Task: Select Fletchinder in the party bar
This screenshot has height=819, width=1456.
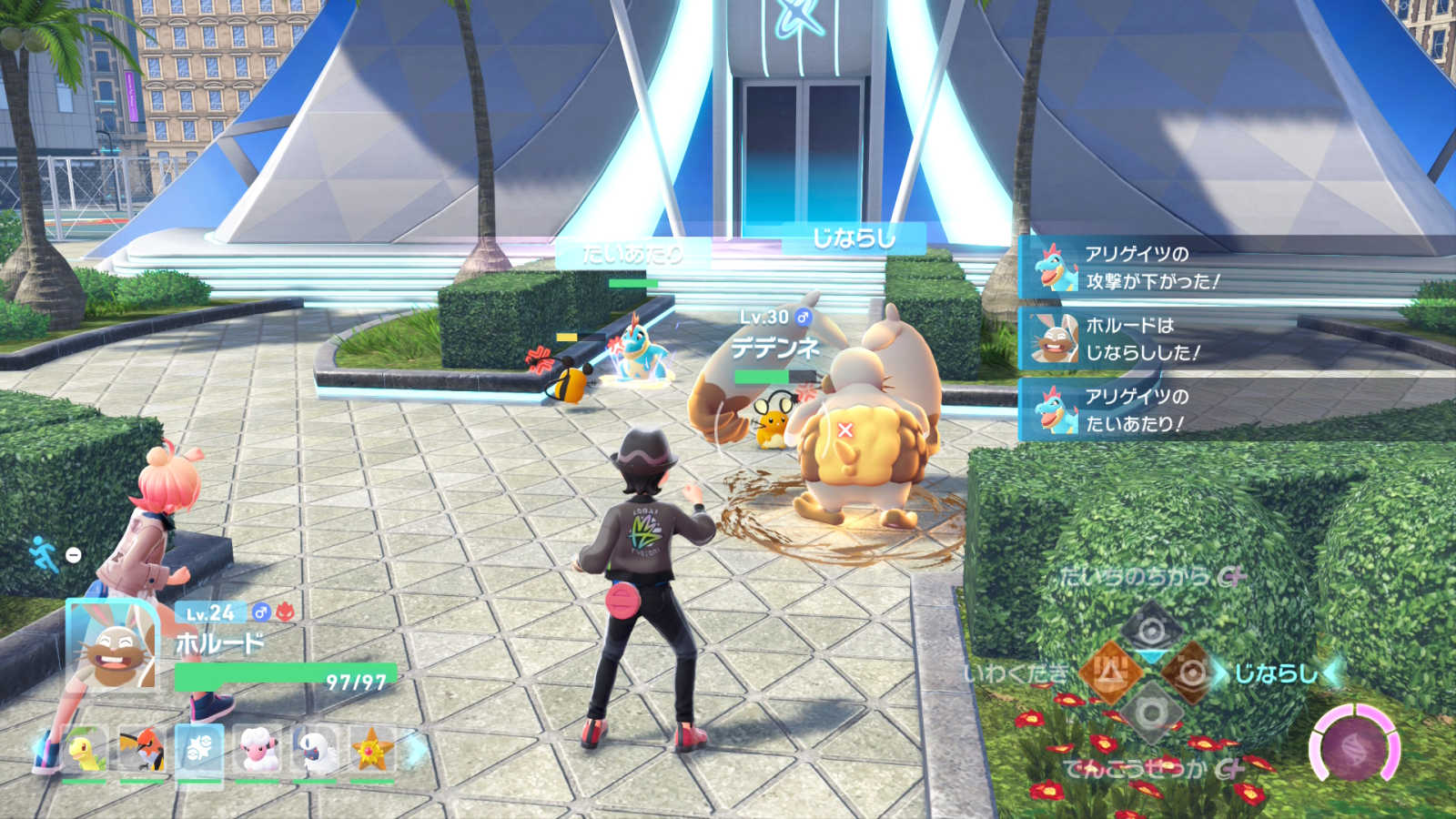Action: click(142, 752)
